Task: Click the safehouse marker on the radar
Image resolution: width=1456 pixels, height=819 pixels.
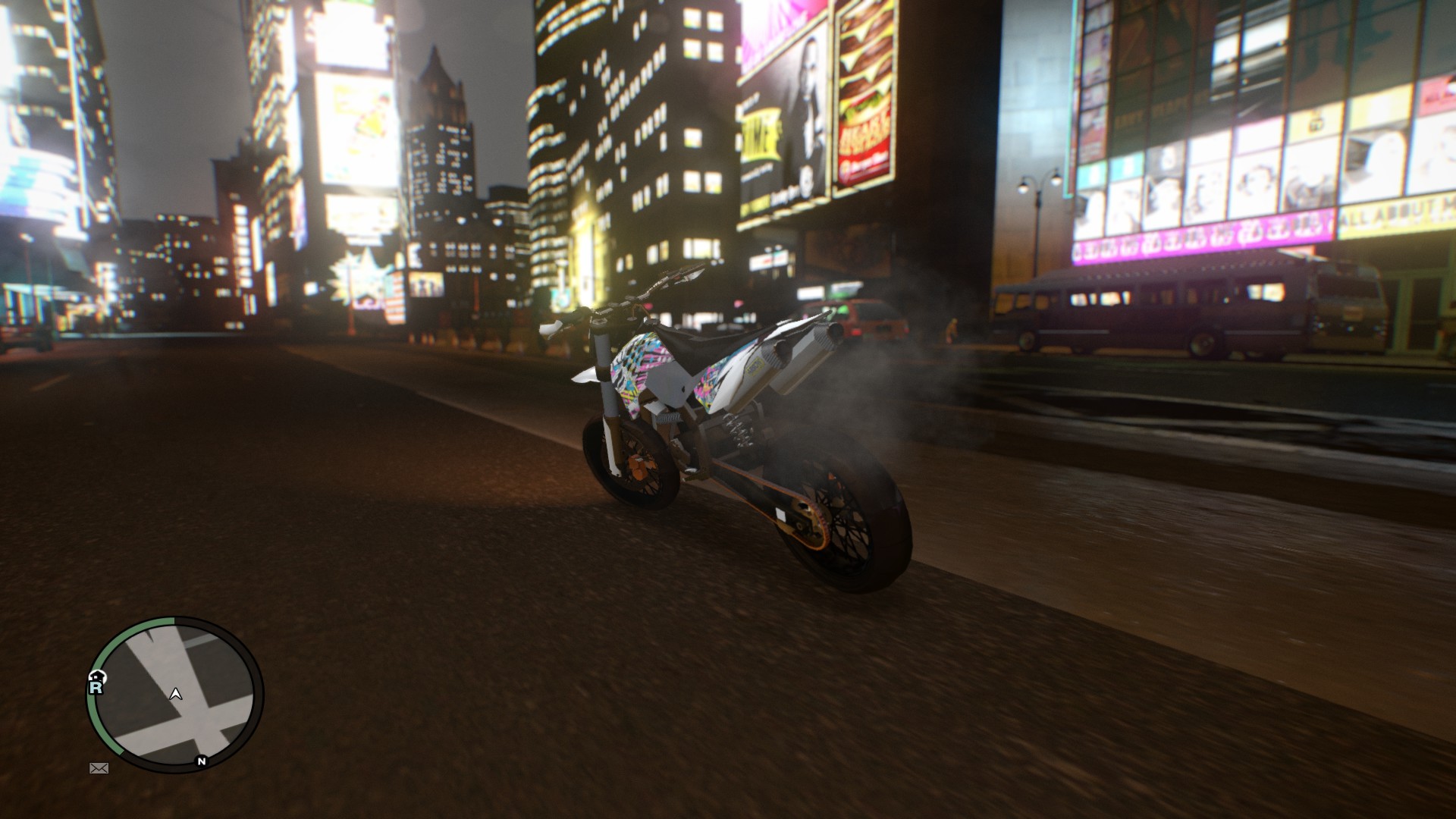Action: point(98,676)
